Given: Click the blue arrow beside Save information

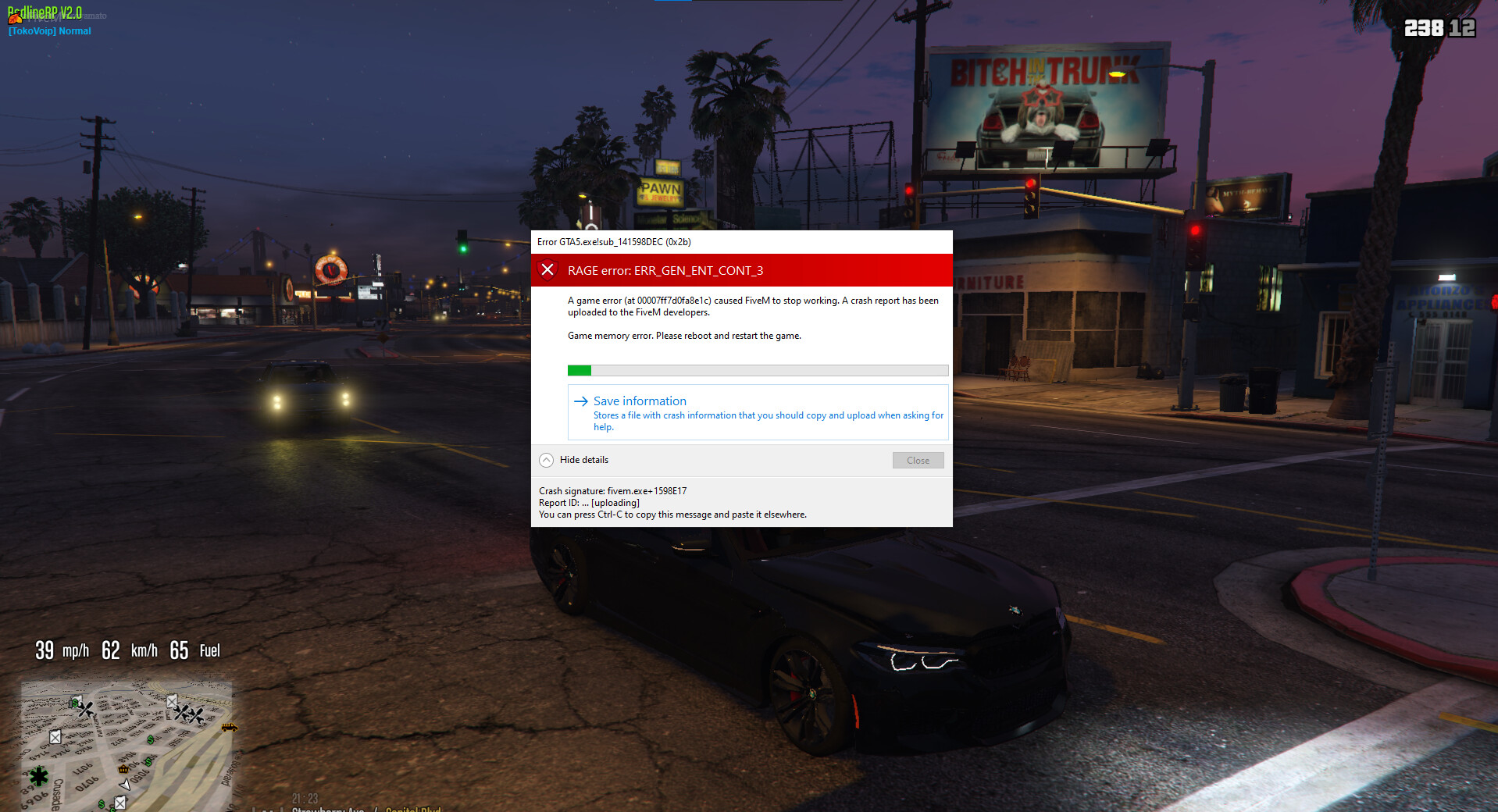Looking at the screenshot, I should click(x=581, y=401).
